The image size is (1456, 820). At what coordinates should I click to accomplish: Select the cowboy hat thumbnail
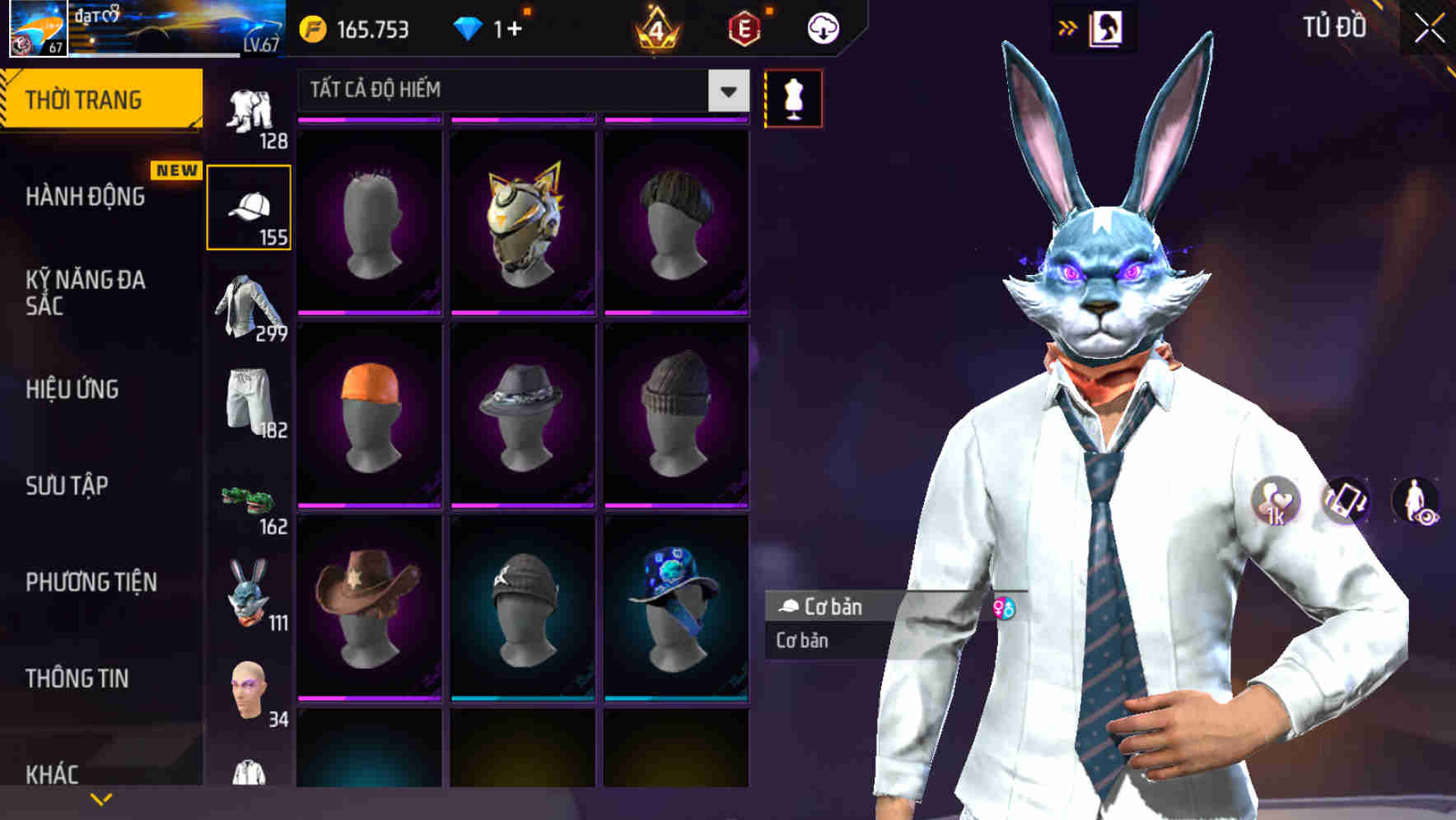[368, 608]
